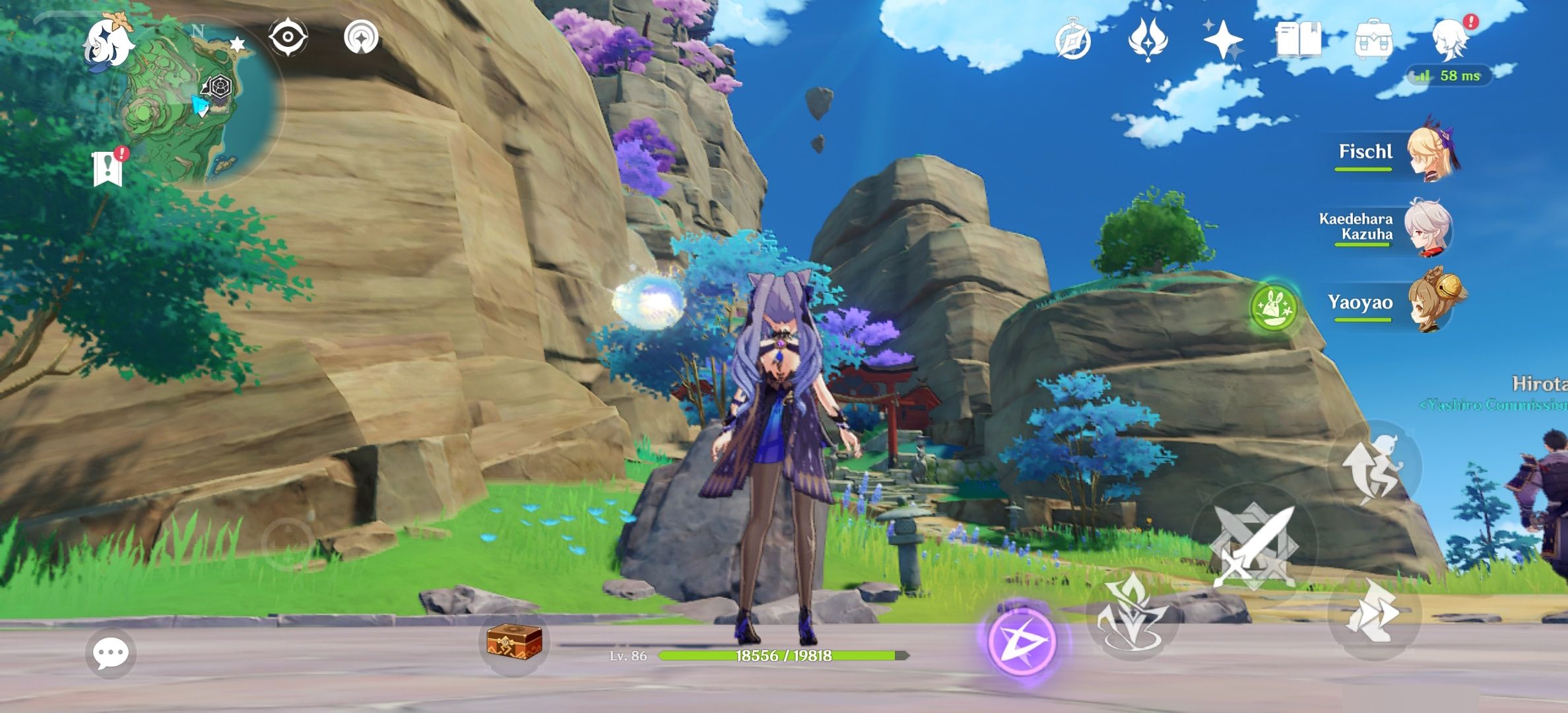Attack with the sword button
The image size is (1568, 713).
point(1254,547)
